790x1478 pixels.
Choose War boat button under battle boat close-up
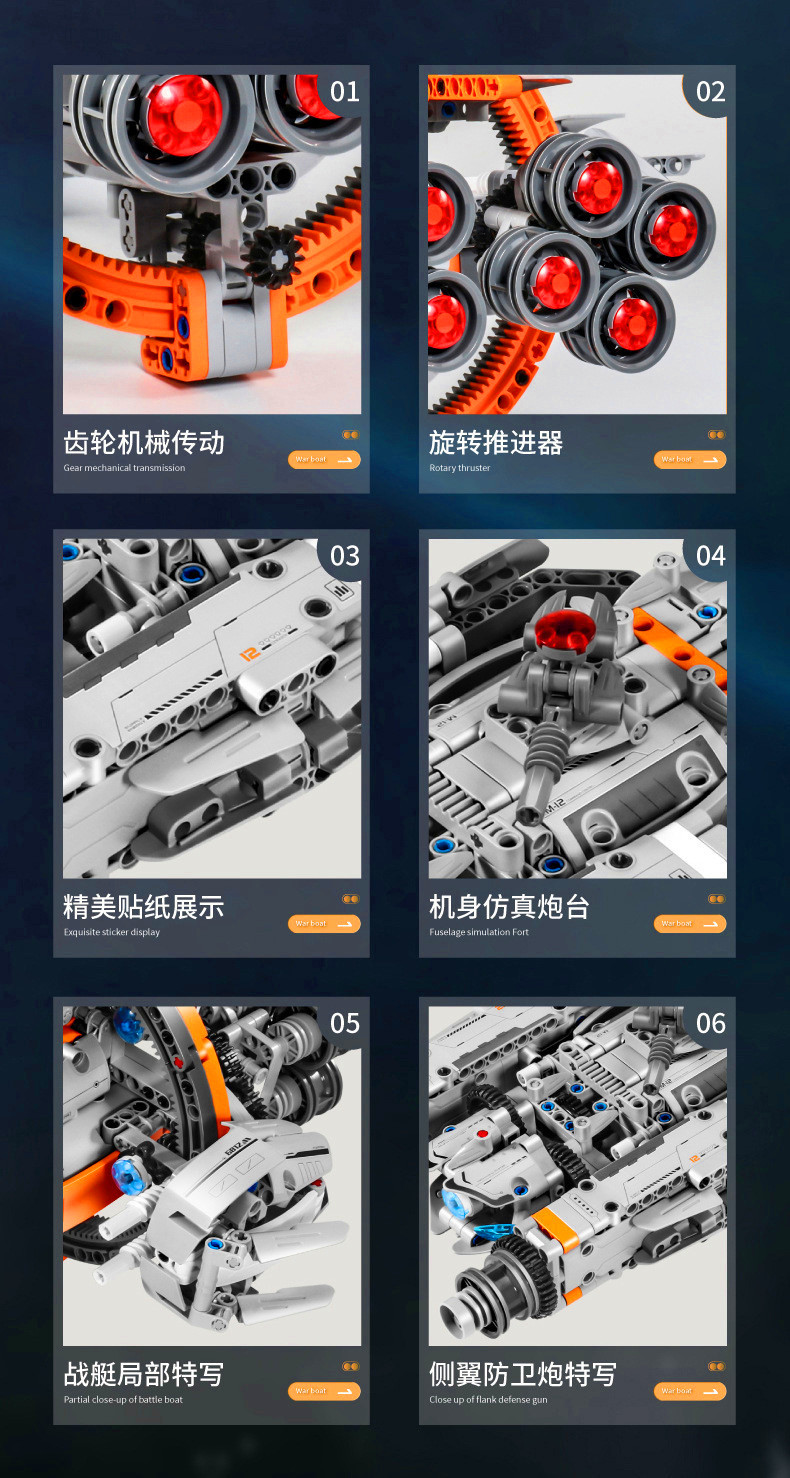click(x=324, y=1391)
